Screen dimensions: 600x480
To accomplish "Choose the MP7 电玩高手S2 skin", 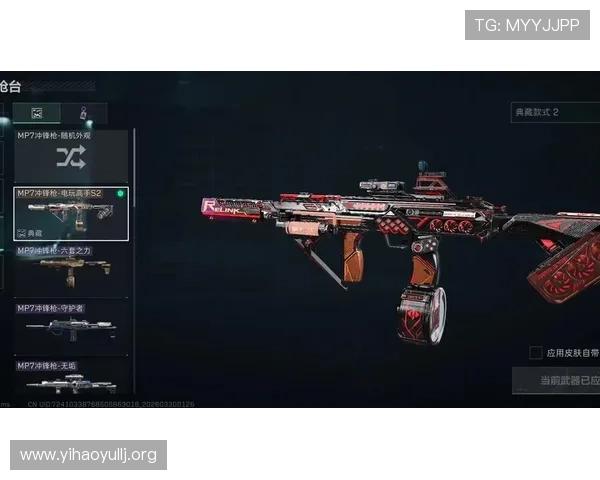I will point(71,214).
